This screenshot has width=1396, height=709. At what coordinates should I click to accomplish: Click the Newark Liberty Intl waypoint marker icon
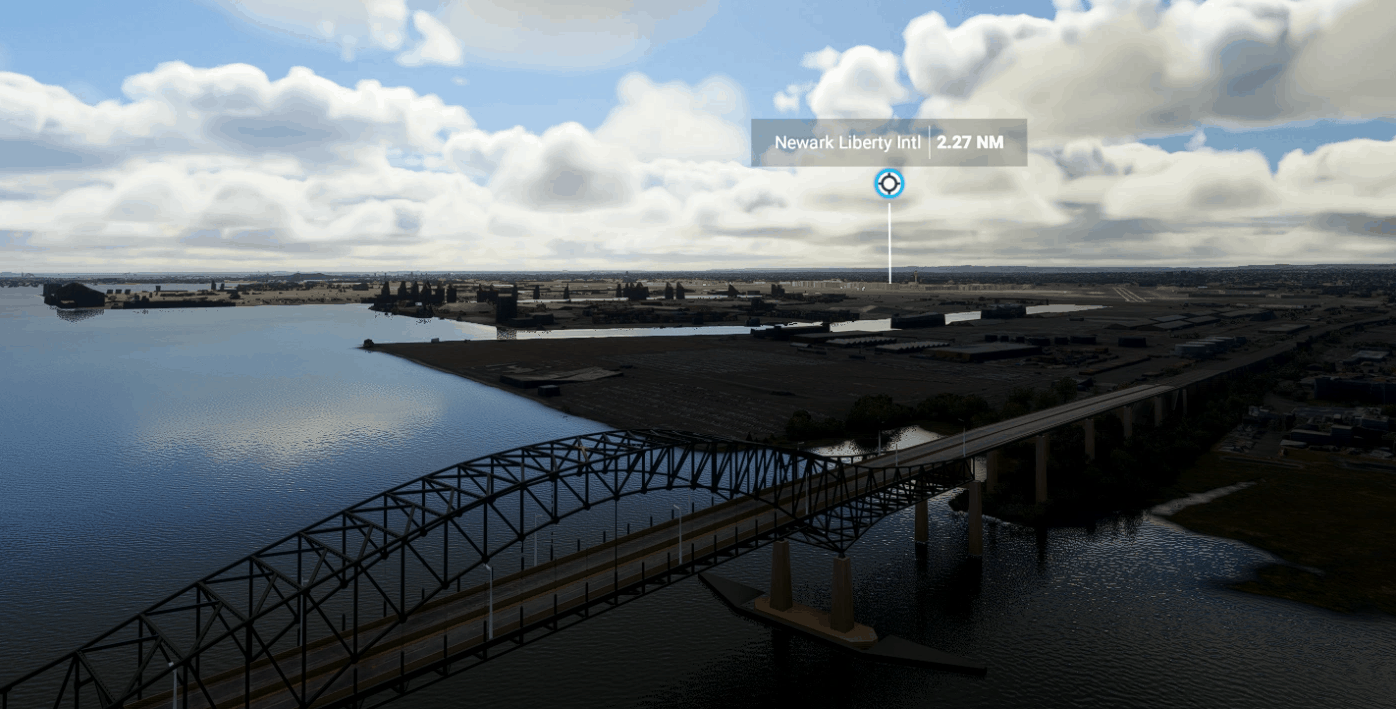click(x=889, y=184)
